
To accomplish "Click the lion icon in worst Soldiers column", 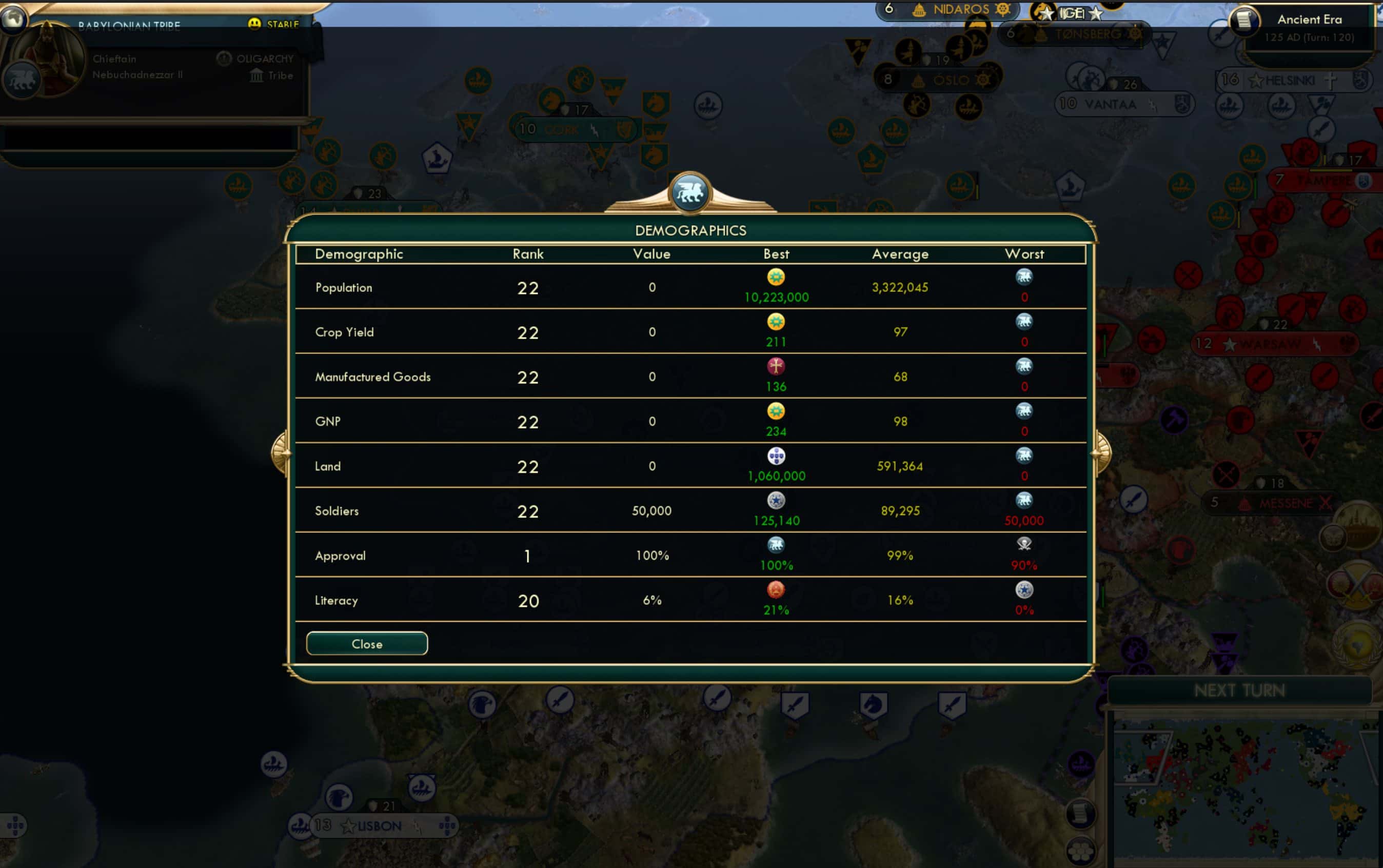I will click(1024, 500).
